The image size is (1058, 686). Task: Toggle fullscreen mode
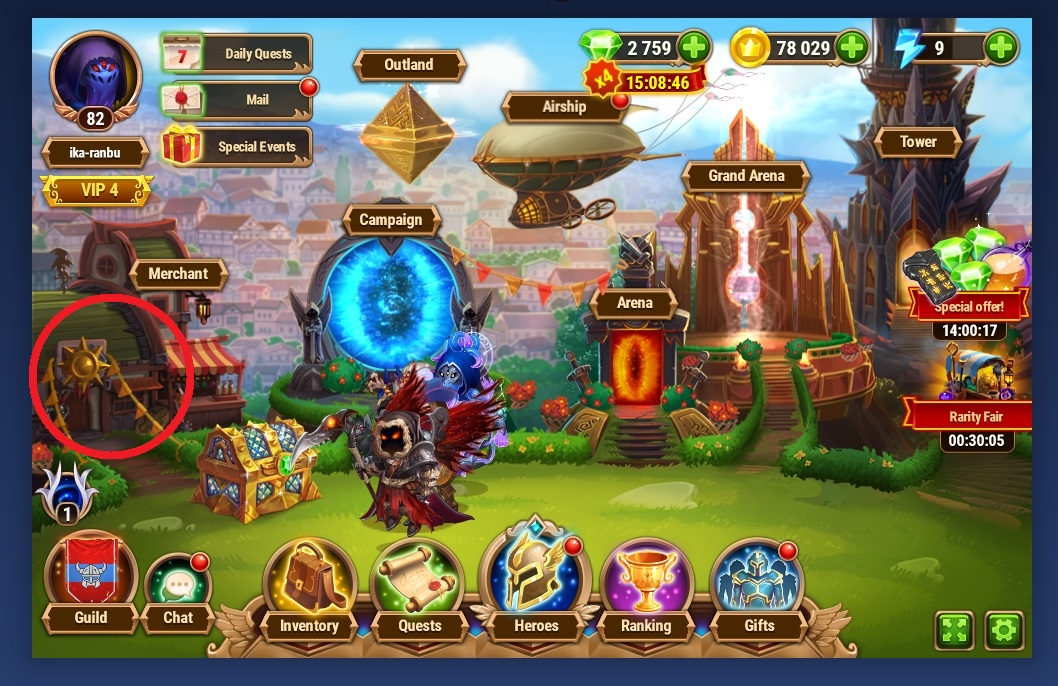click(x=954, y=630)
